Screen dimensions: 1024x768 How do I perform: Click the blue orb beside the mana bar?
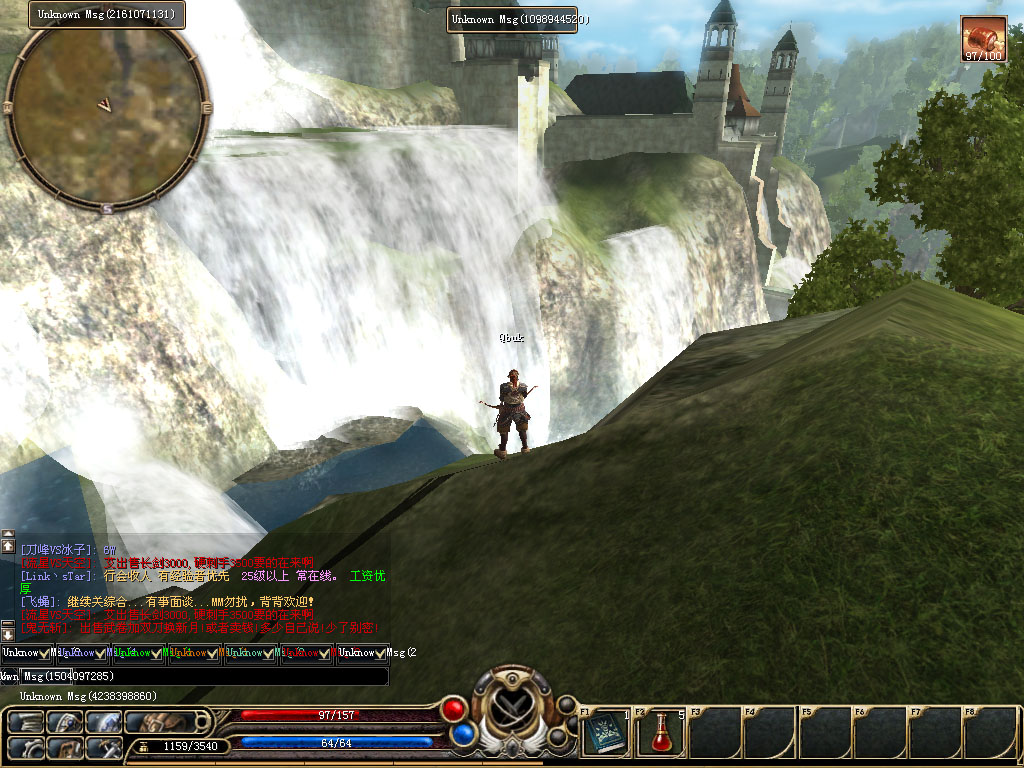click(461, 735)
